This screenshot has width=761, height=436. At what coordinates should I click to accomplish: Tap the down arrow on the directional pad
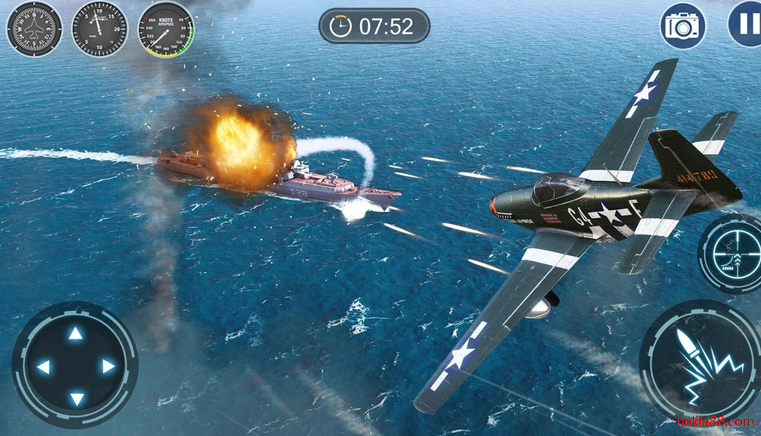click(x=75, y=399)
